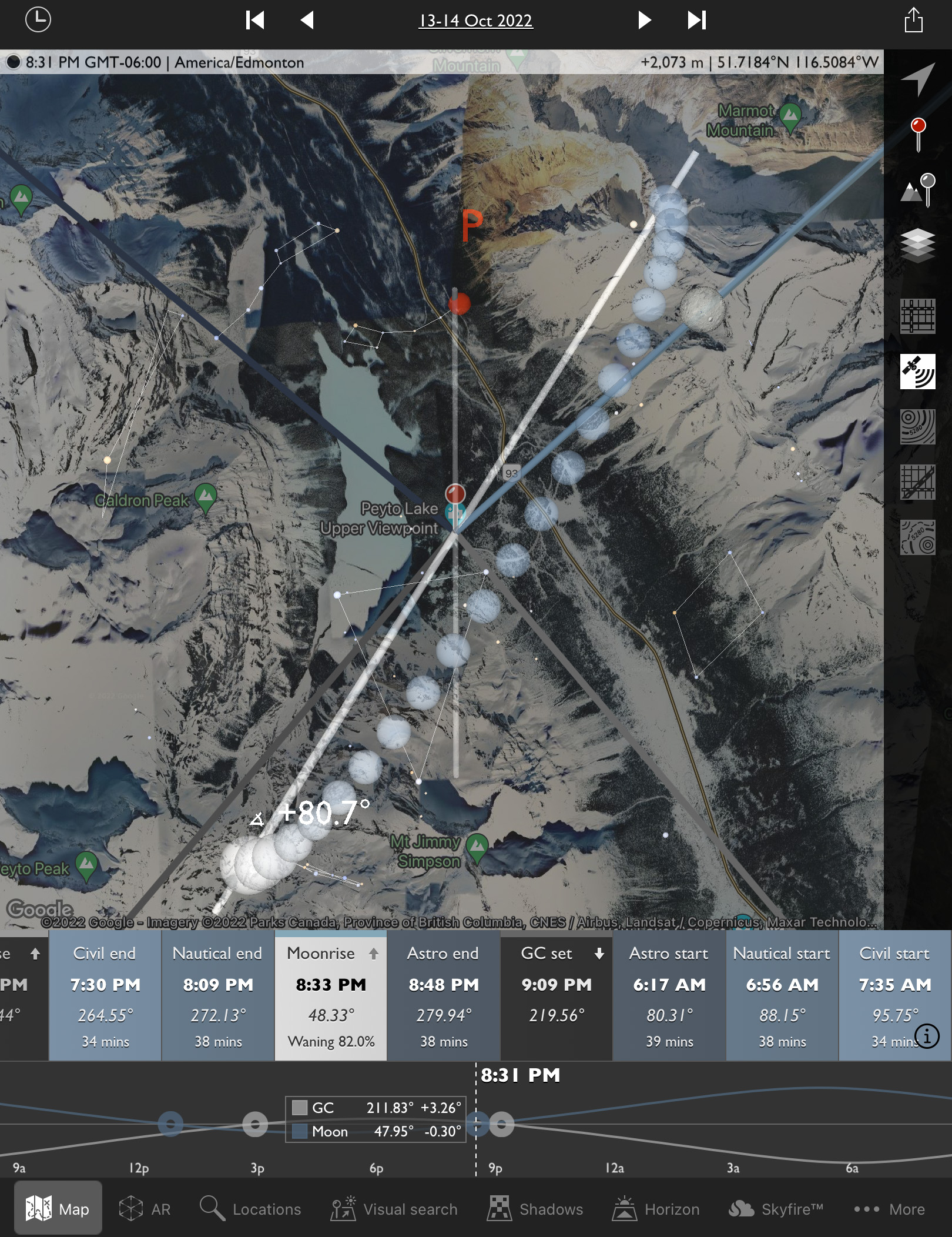Select the Moonrise 8:33 PM event tile

point(331,996)
